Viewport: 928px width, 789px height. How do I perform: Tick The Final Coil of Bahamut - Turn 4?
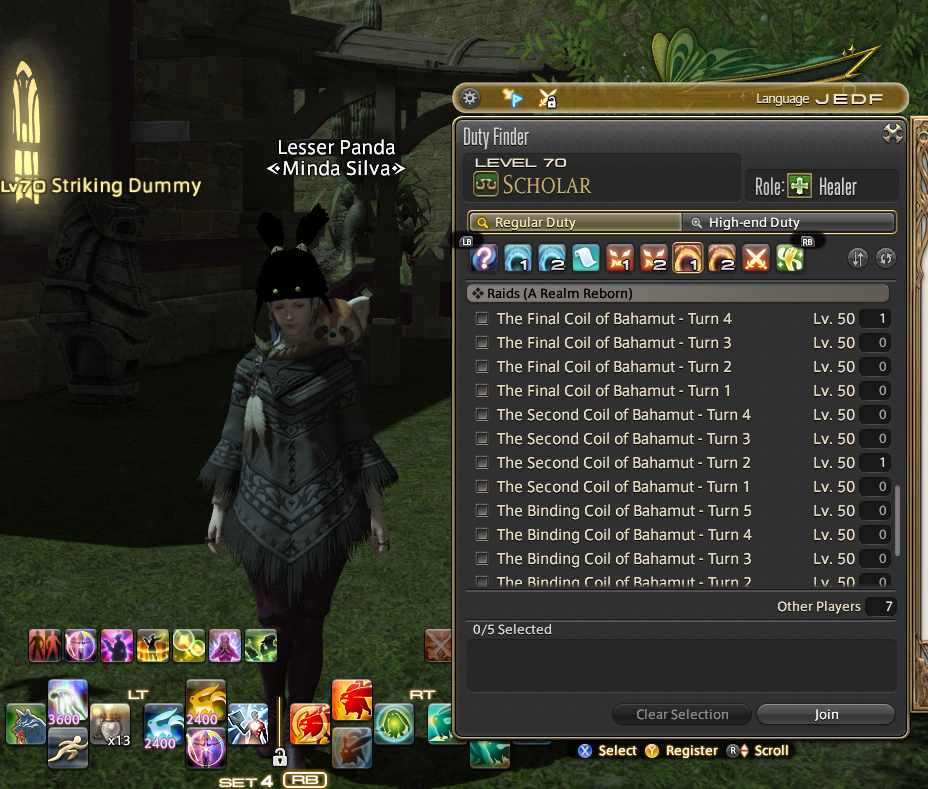pos(483,319)
